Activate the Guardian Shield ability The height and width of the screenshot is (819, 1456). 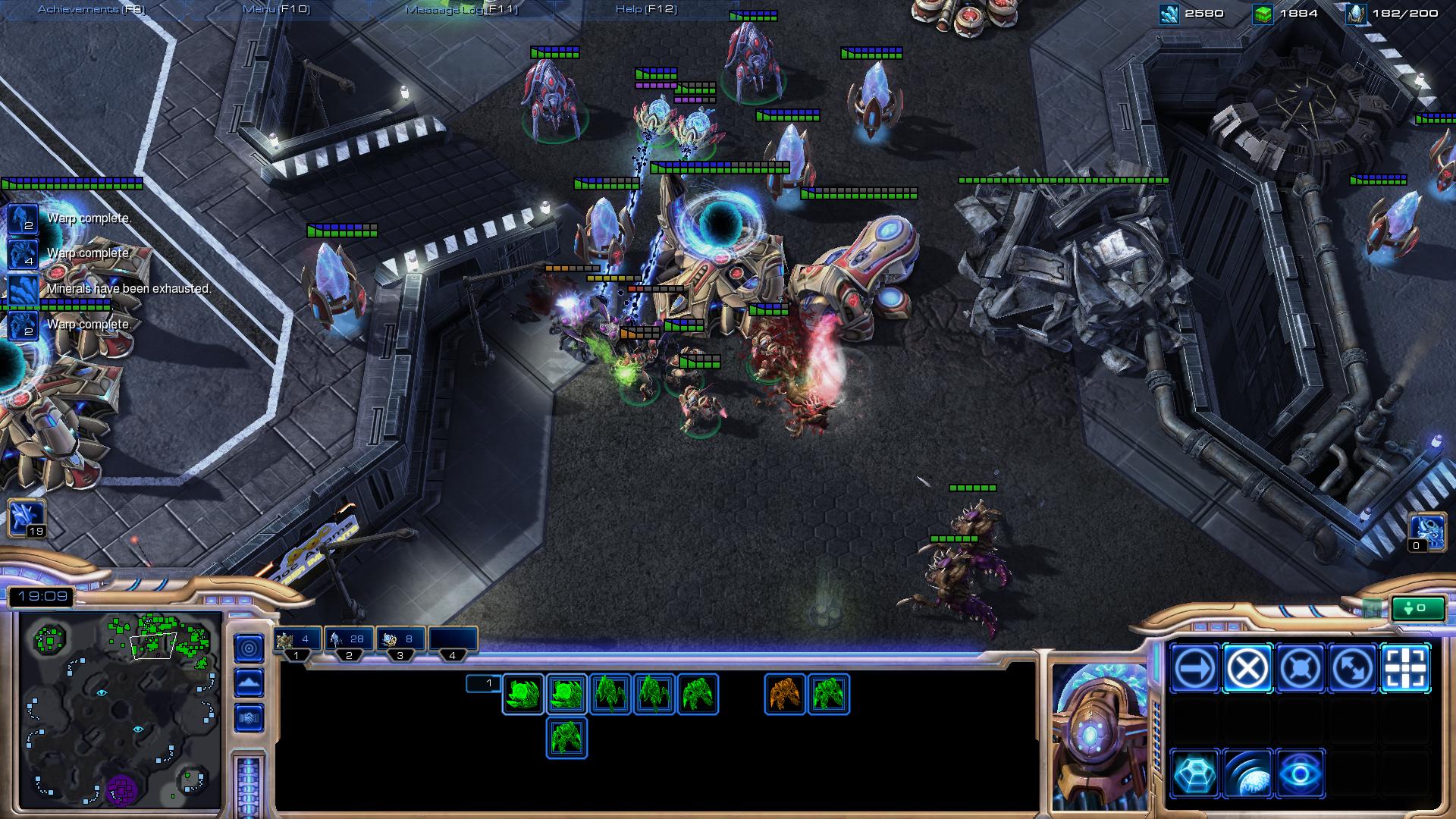pos(1247,774)
